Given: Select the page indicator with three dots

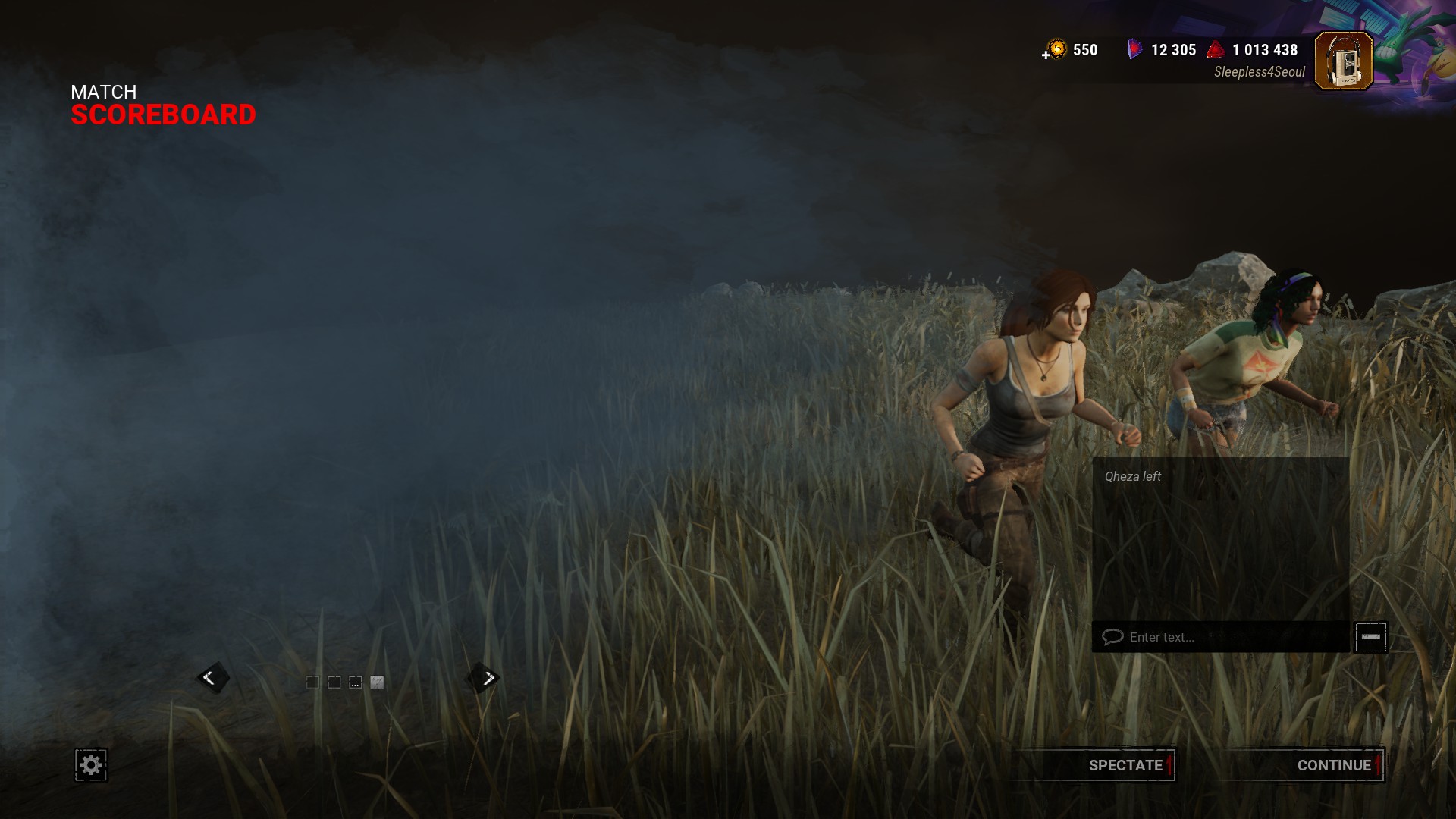Looking at the screenshot, I should pyautogui.click(x=355, y=682).
